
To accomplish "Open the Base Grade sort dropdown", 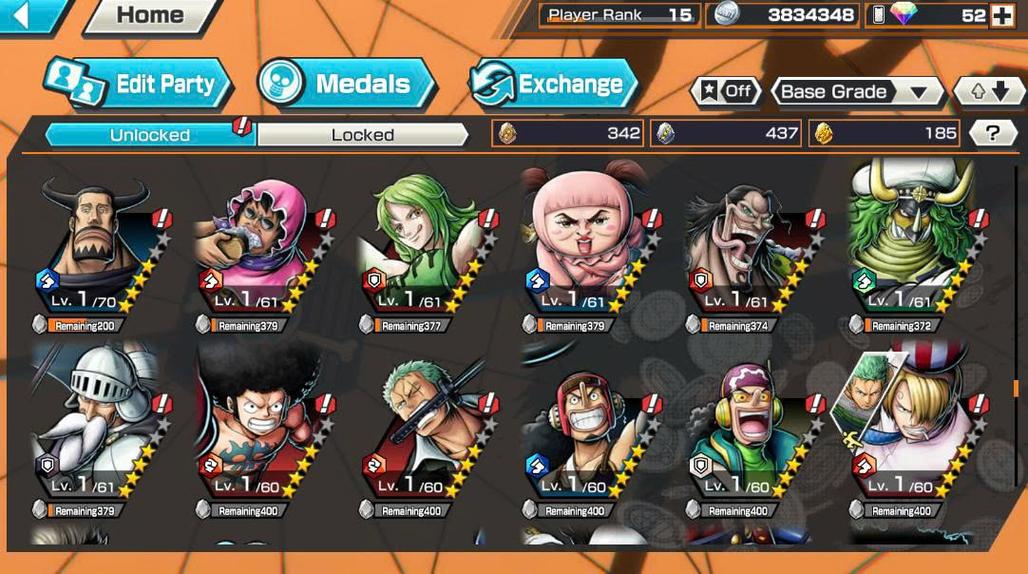I will tap(858, 92).
